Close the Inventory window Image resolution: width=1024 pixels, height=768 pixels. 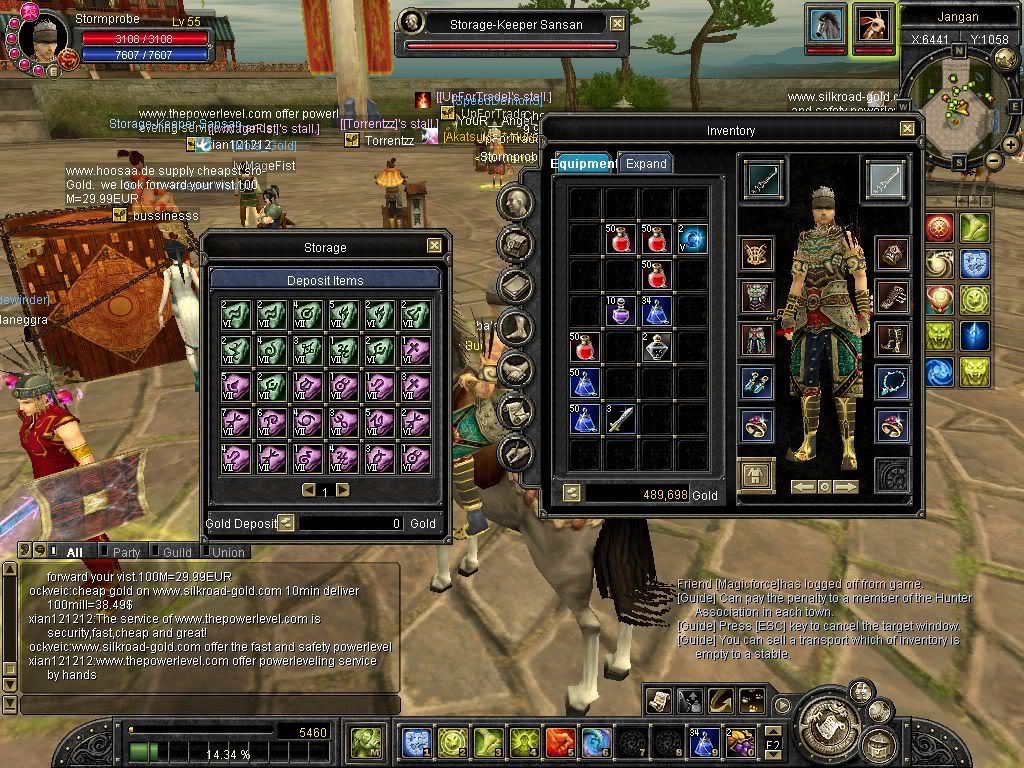tap(906, 129)
